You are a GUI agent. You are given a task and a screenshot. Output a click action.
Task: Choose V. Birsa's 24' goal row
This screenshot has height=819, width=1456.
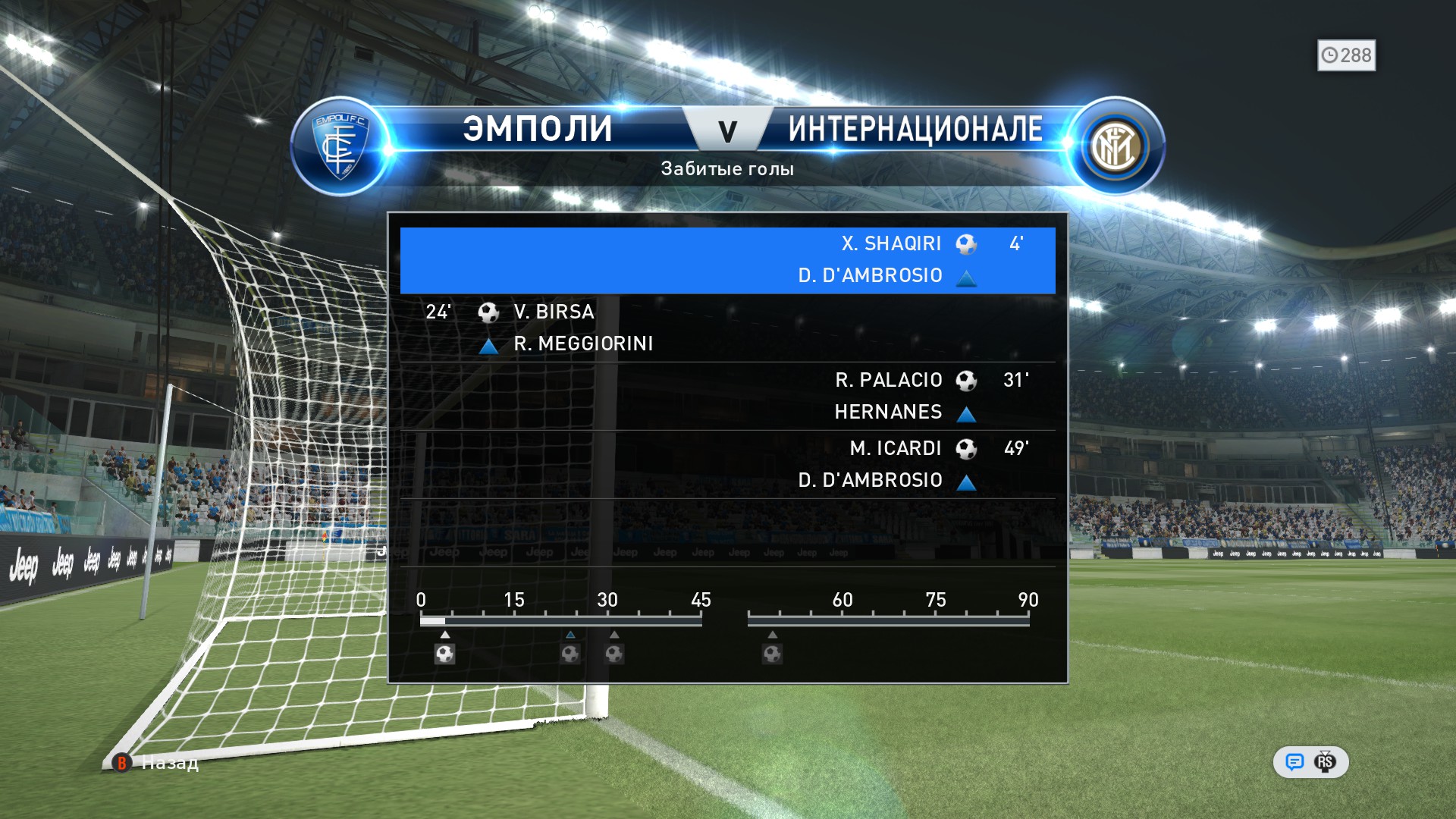click(727, 328)
